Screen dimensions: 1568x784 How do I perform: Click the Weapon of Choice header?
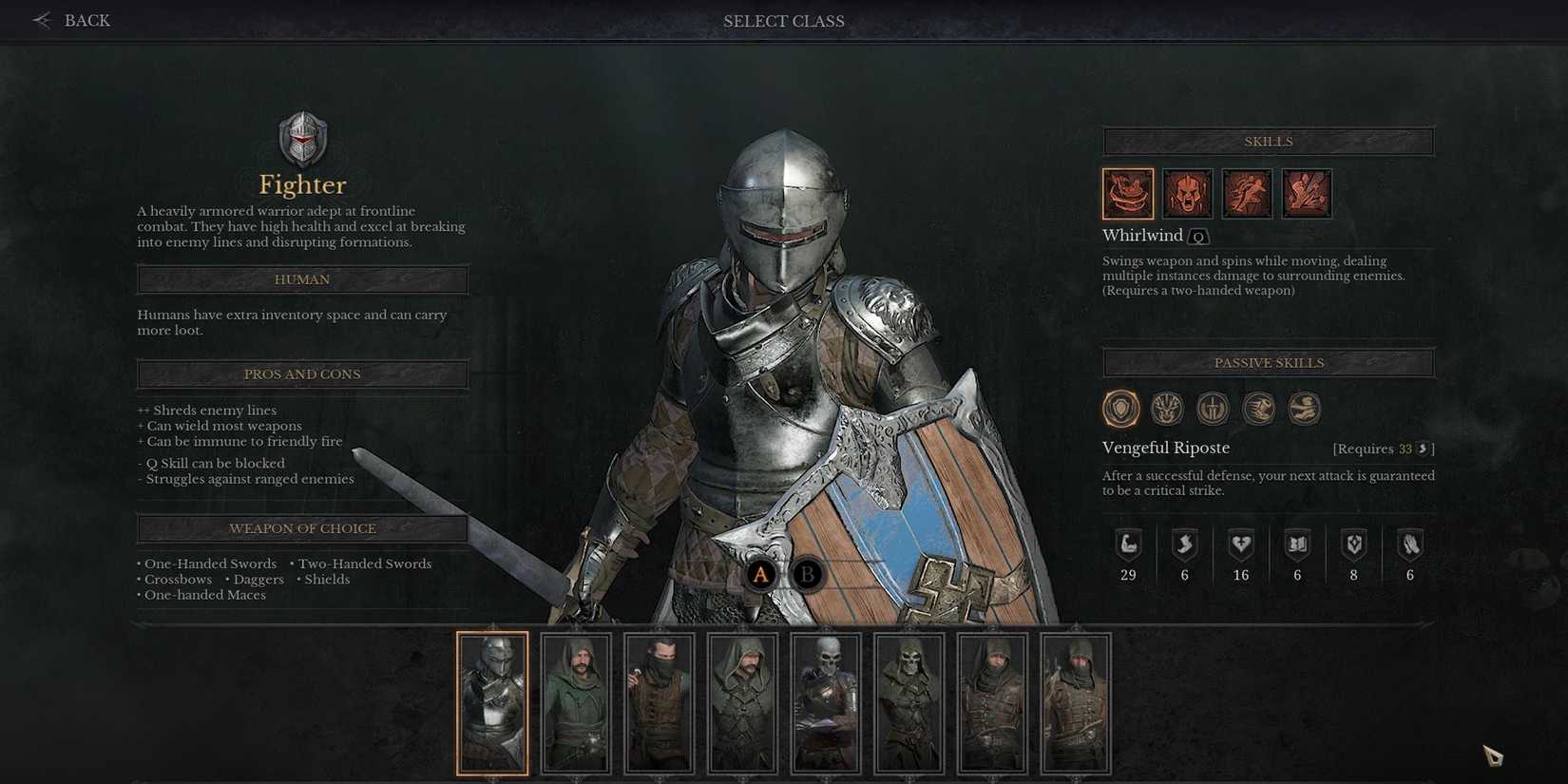click(x=302, y=528)
